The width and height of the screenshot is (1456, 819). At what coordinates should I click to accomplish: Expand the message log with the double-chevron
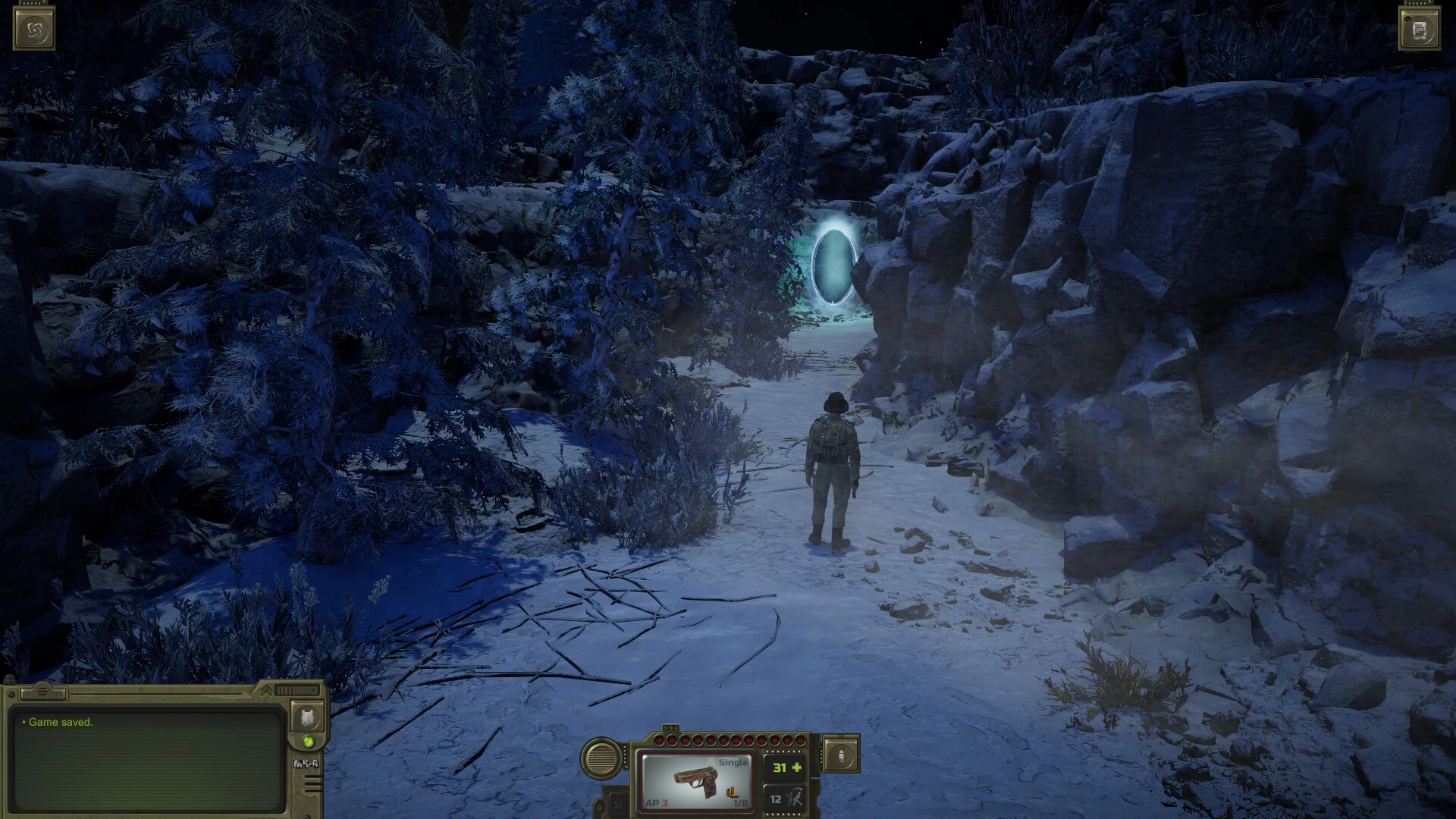pos(266,690)
